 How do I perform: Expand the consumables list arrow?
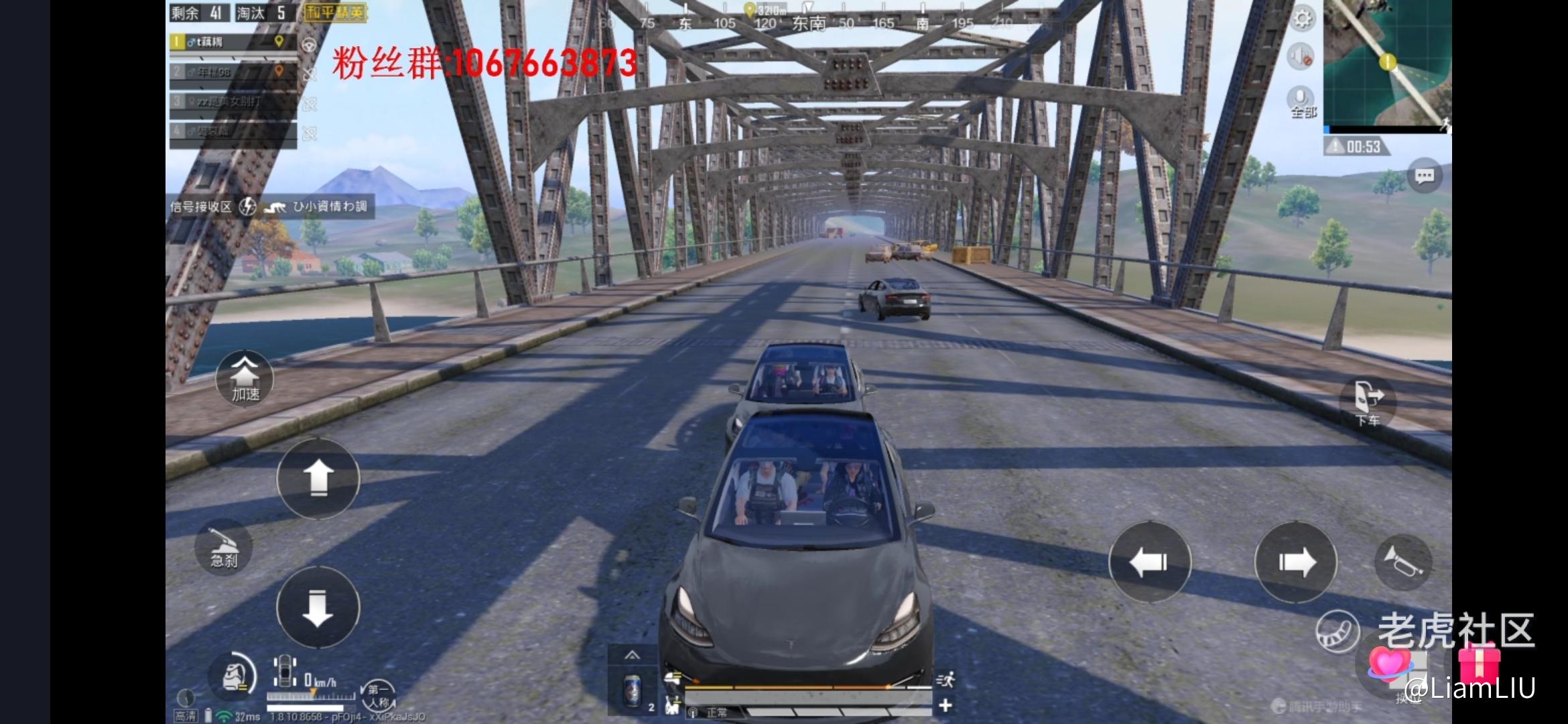coord(632,655)
